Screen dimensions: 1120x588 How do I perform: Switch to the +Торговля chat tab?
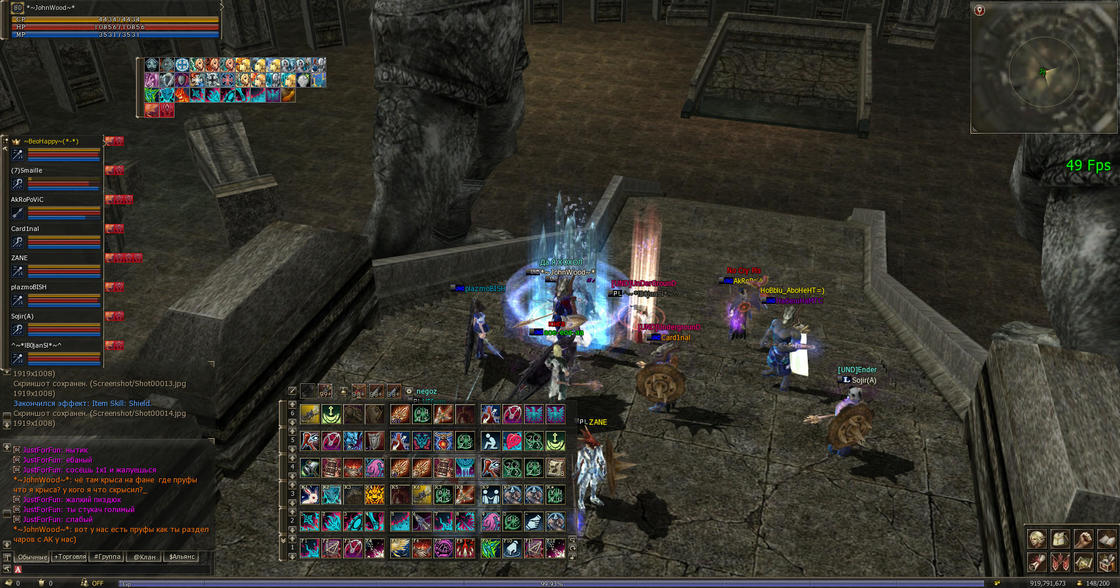(x=69, y=556)
